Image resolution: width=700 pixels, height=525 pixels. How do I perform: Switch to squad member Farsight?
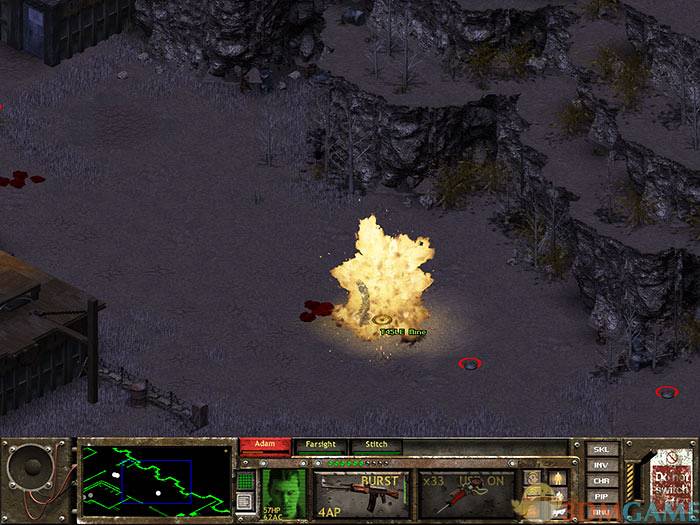click(320, 447)
